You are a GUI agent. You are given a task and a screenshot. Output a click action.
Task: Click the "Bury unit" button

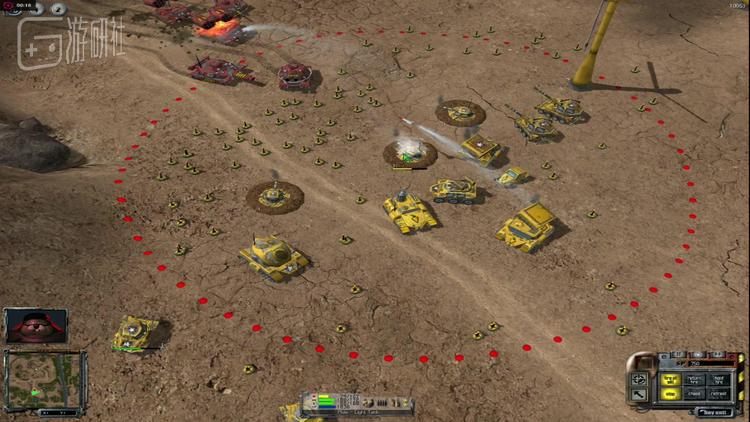click(x=713, y=411)
